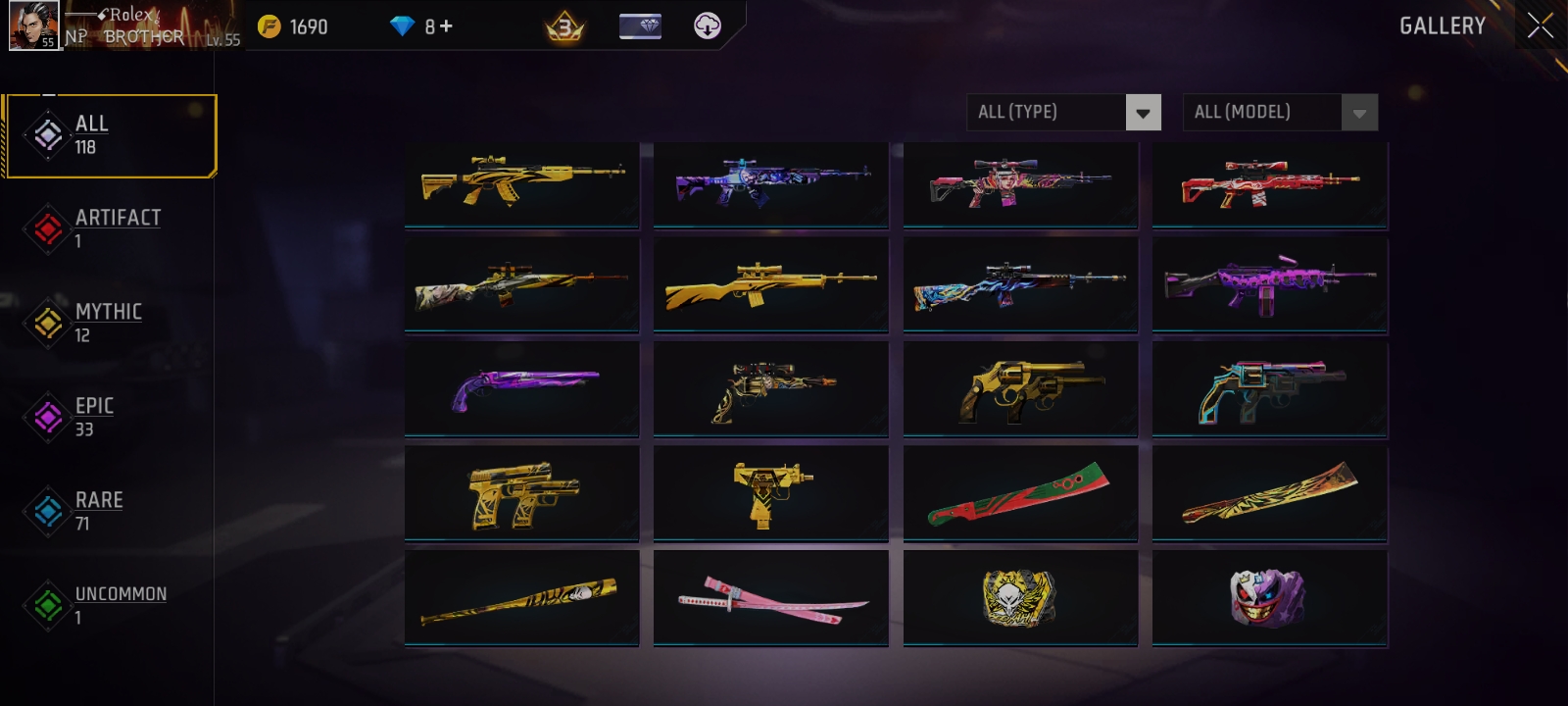1568x706 pixels.
Task: Click the rank 3 crown badge
Action: coord(565,26)
